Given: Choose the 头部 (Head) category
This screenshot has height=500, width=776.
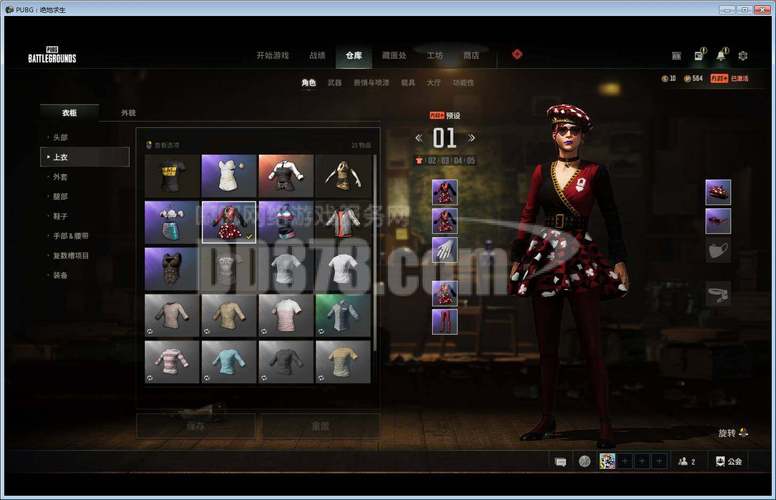Looking at the screenshot, I should (60, 137).
